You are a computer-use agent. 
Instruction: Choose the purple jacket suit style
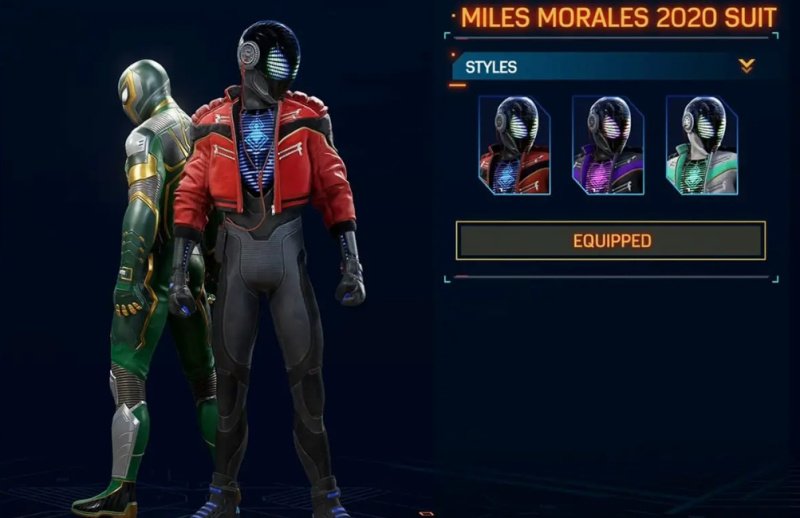tap(608, 145)
